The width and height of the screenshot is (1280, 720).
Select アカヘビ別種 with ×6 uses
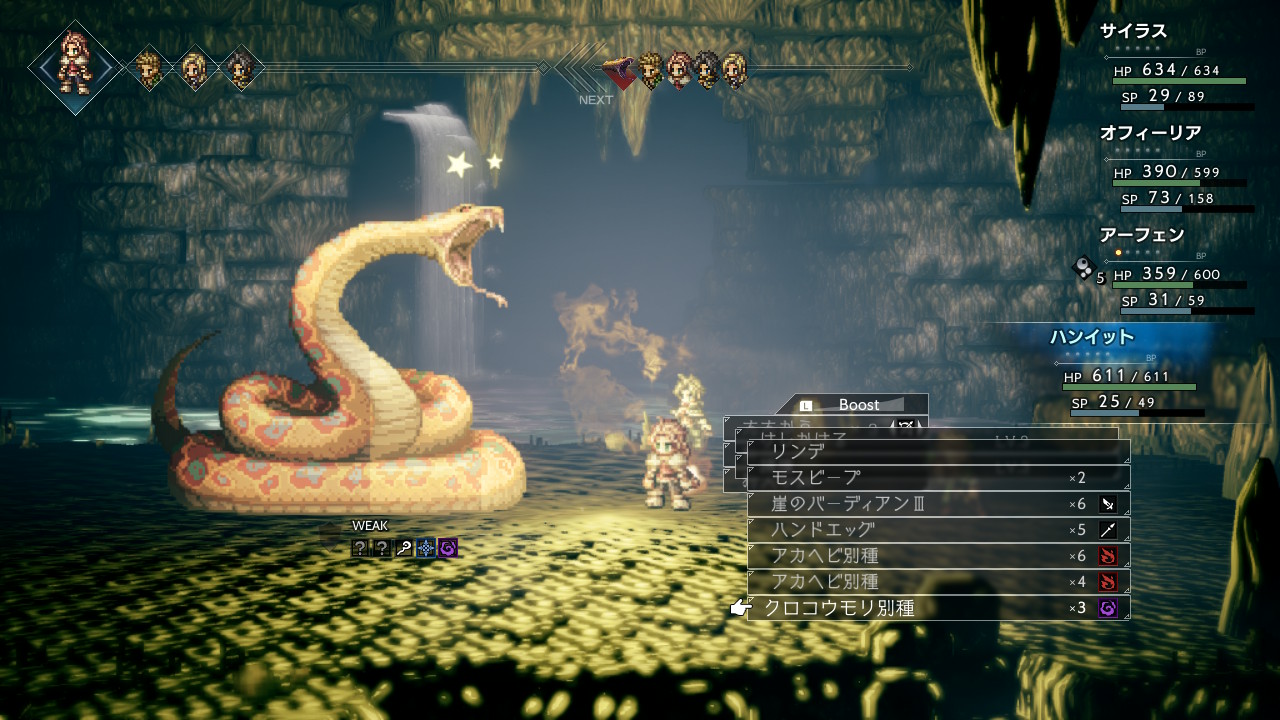(x=938, y=556)
